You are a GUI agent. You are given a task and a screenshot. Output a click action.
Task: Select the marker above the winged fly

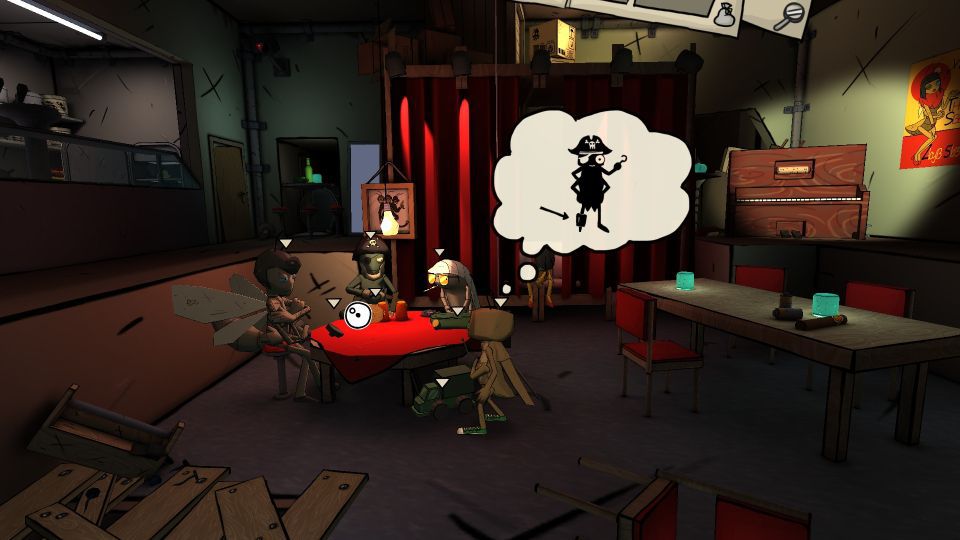coord(285,243)
